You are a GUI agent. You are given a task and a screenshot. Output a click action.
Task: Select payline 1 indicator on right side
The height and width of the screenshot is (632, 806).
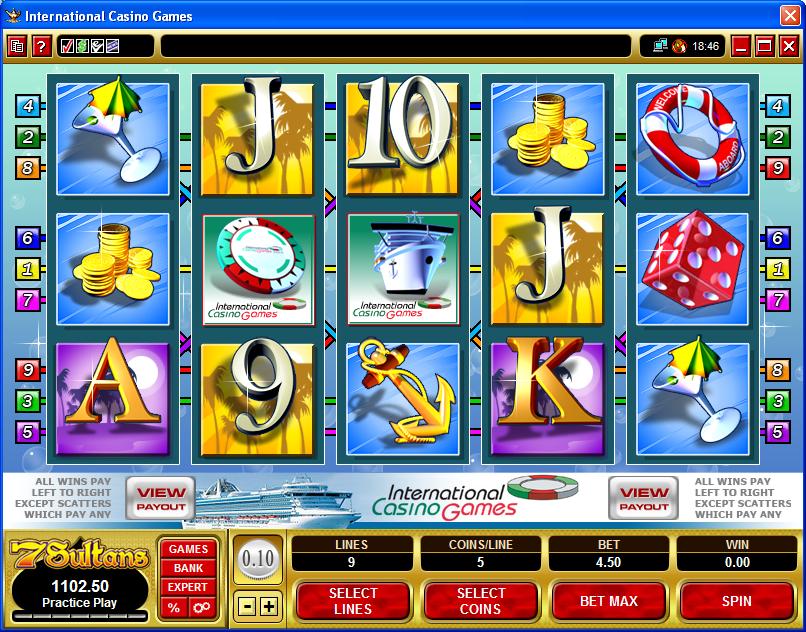coord(775,268)
